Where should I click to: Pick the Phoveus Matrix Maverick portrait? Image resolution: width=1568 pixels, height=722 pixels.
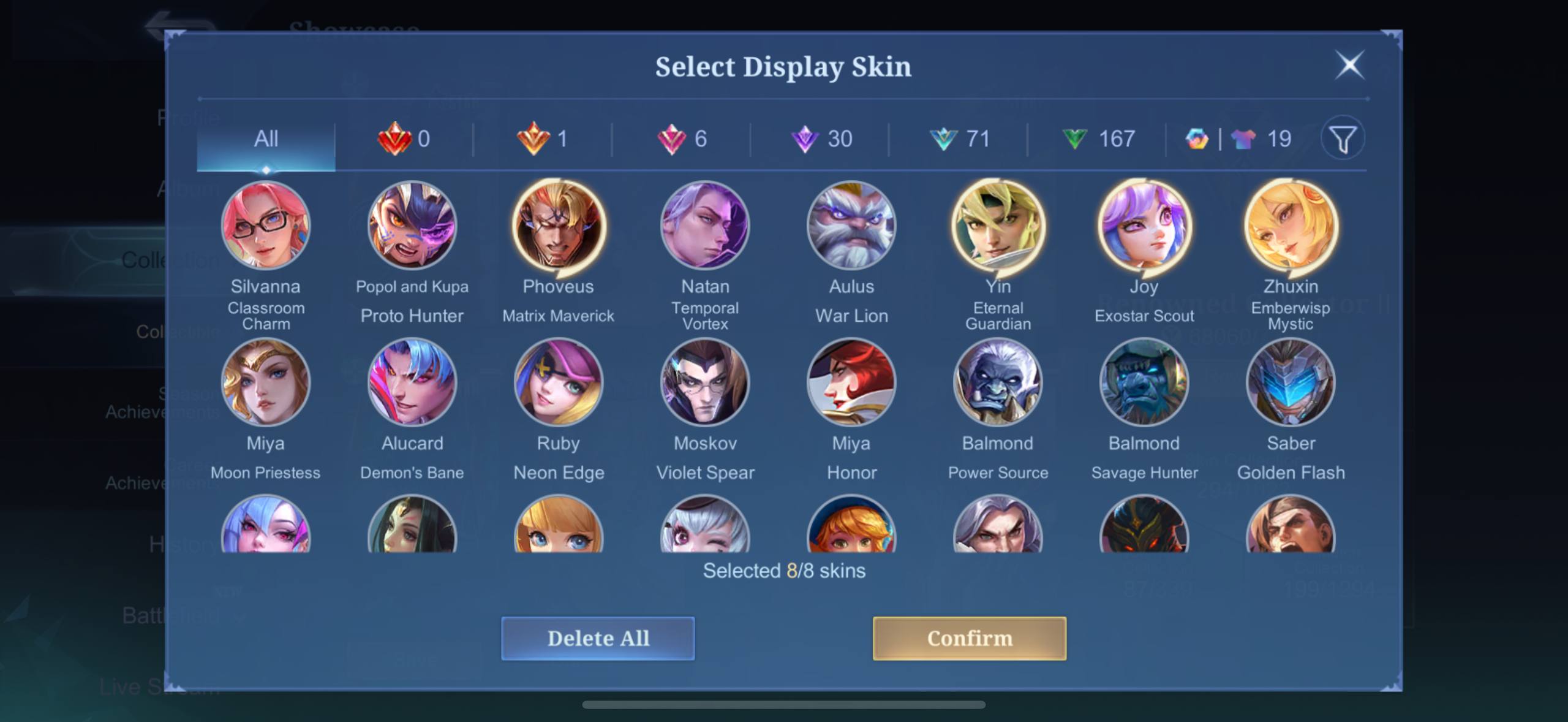(559, 226)
